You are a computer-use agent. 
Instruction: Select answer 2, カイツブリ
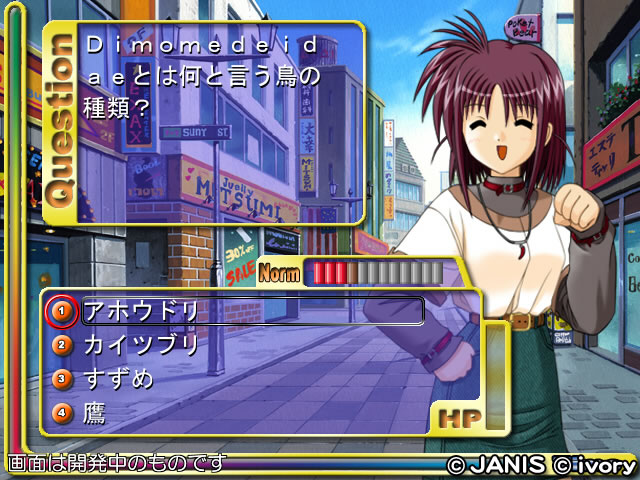(x=140, y=345)
